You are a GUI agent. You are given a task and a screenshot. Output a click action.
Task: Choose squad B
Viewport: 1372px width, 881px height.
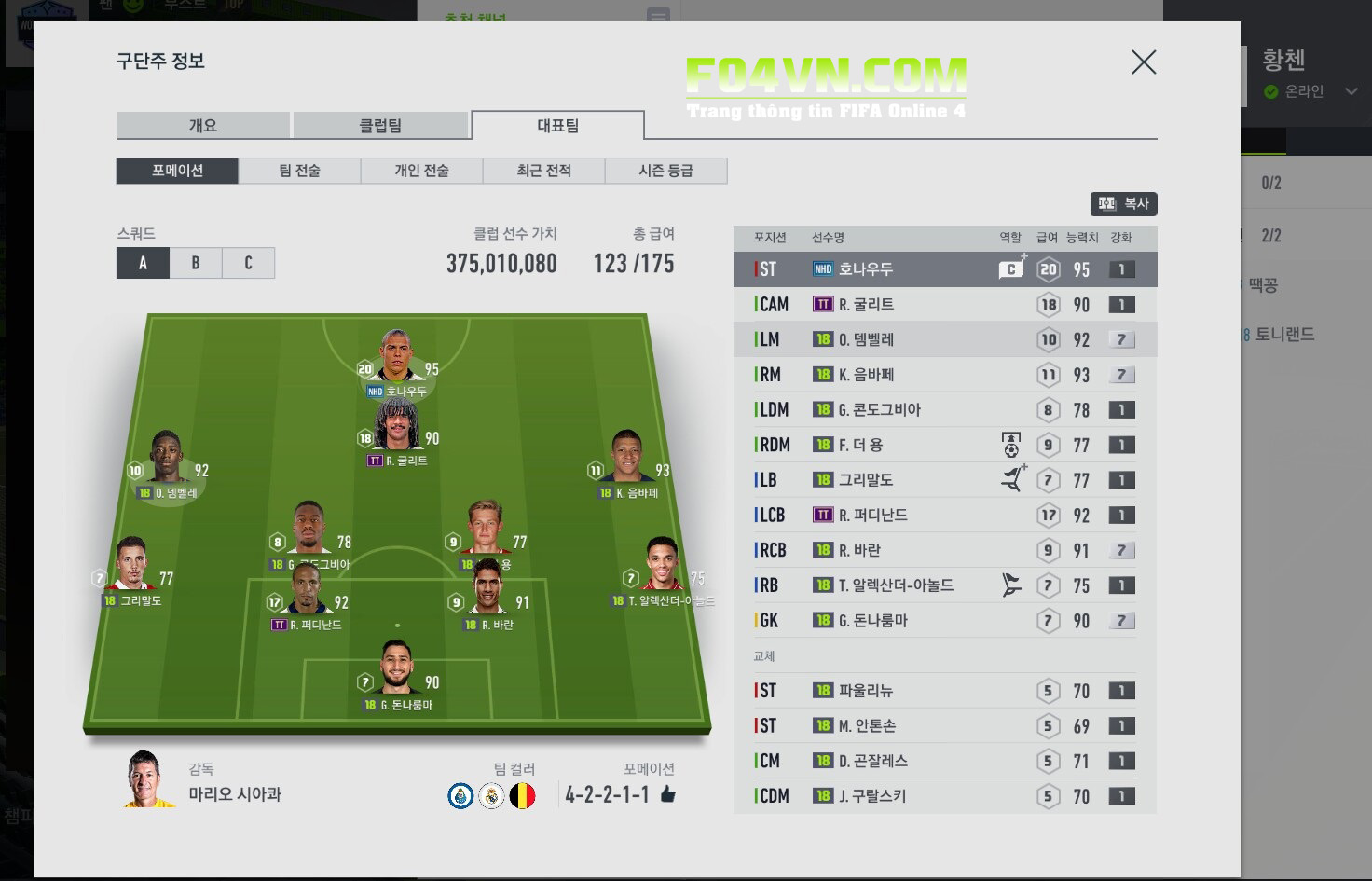click(x=196, y=263)
